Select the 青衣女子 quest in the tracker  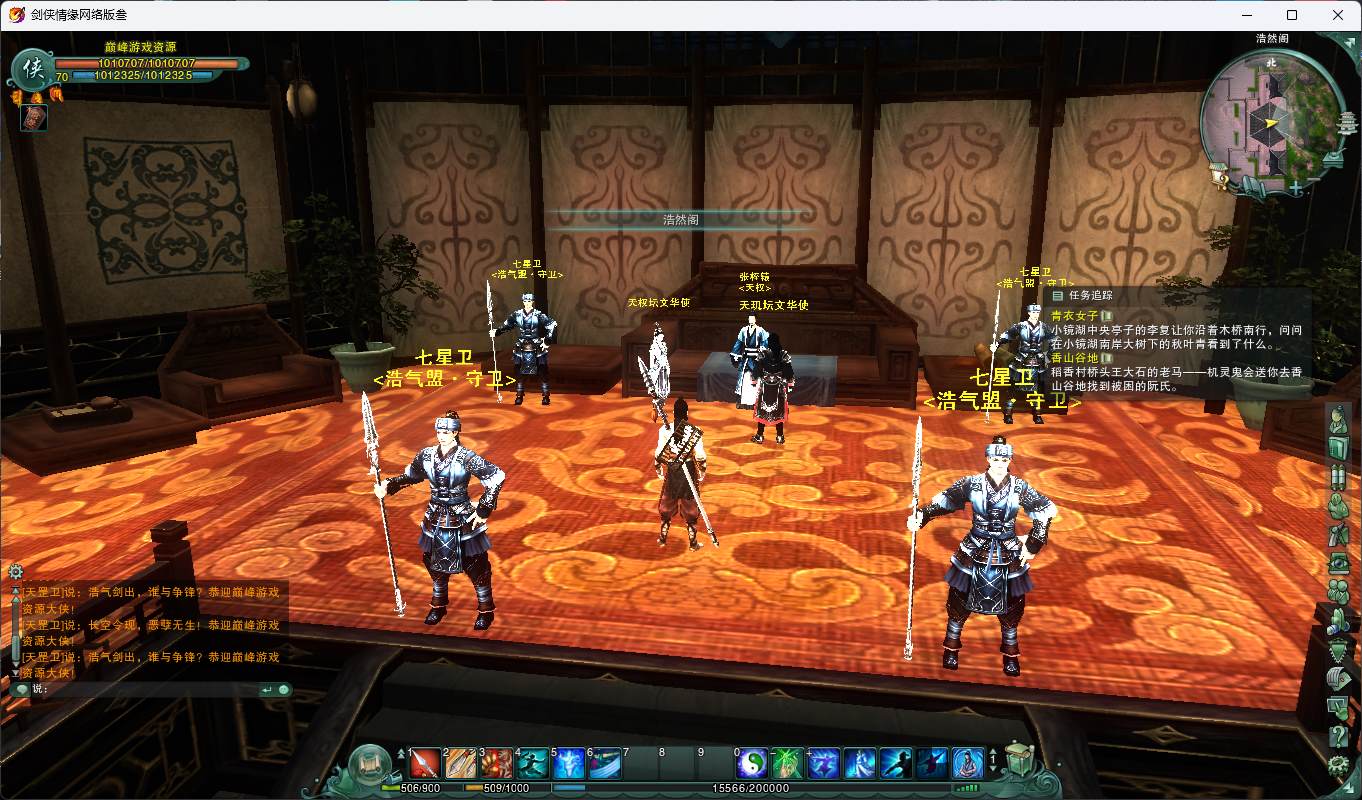[x=1074, y=315]
